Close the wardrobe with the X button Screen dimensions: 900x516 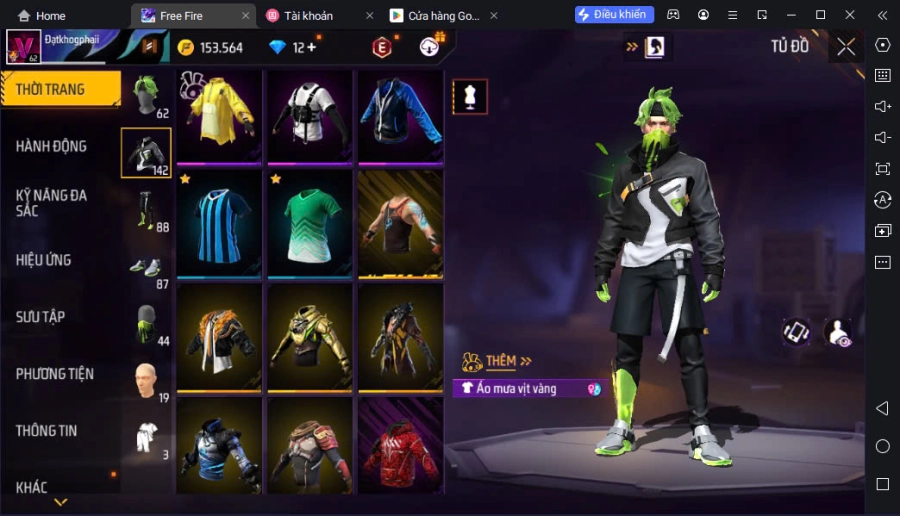pyautogui.click(x=846, y=46)
